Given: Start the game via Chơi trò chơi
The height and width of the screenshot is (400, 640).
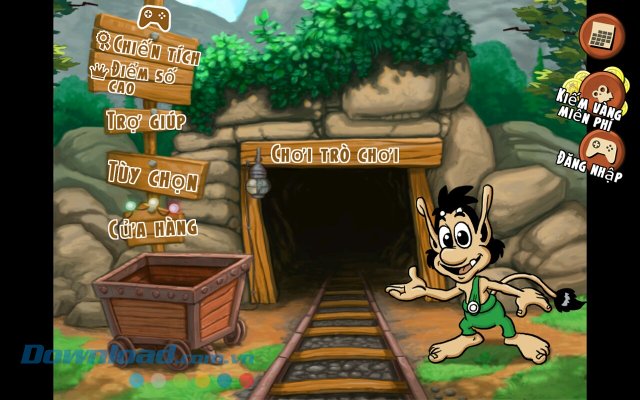Looking at the screenshot, I should (x=335, y=155).
